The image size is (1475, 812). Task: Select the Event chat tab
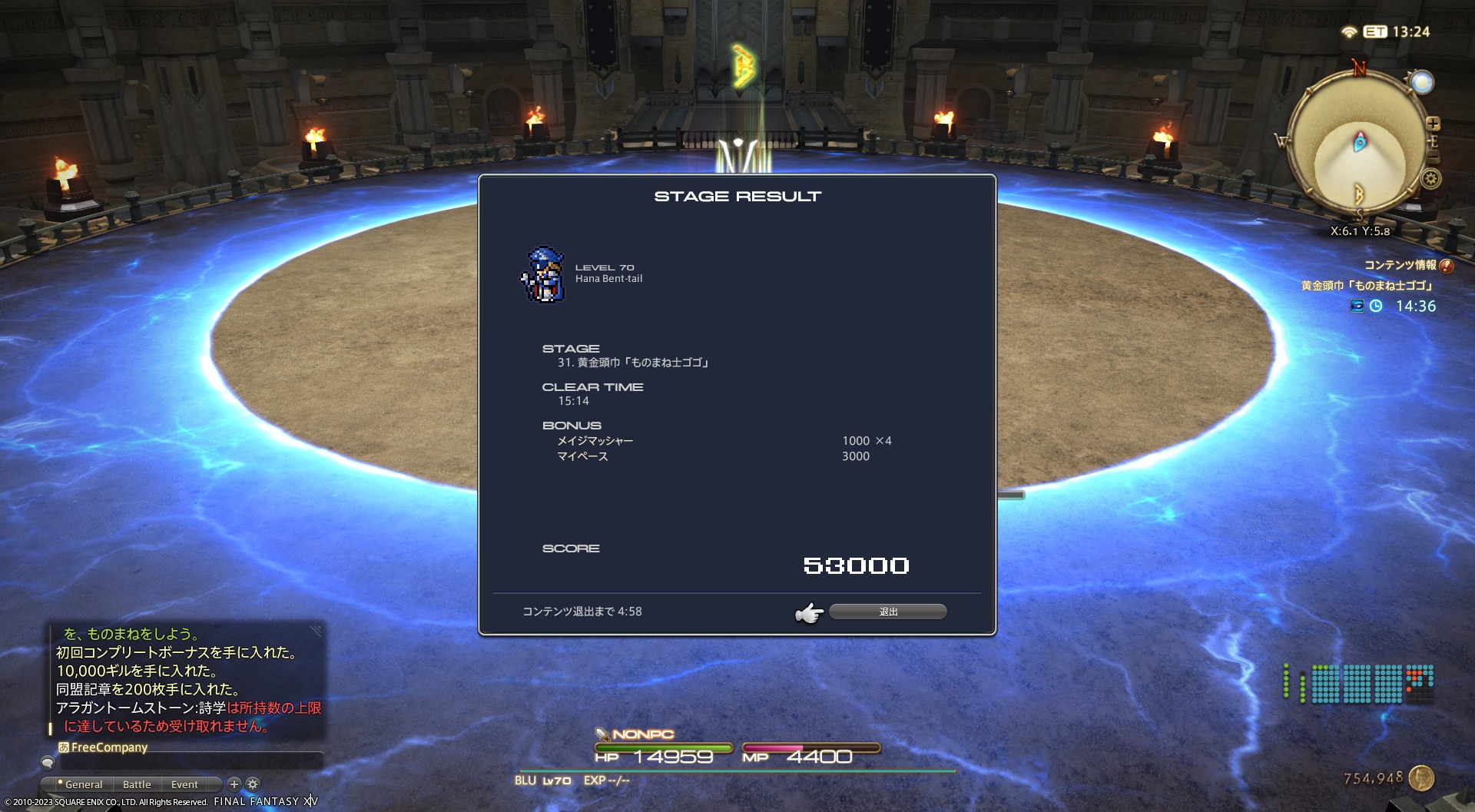click(184, 784)
